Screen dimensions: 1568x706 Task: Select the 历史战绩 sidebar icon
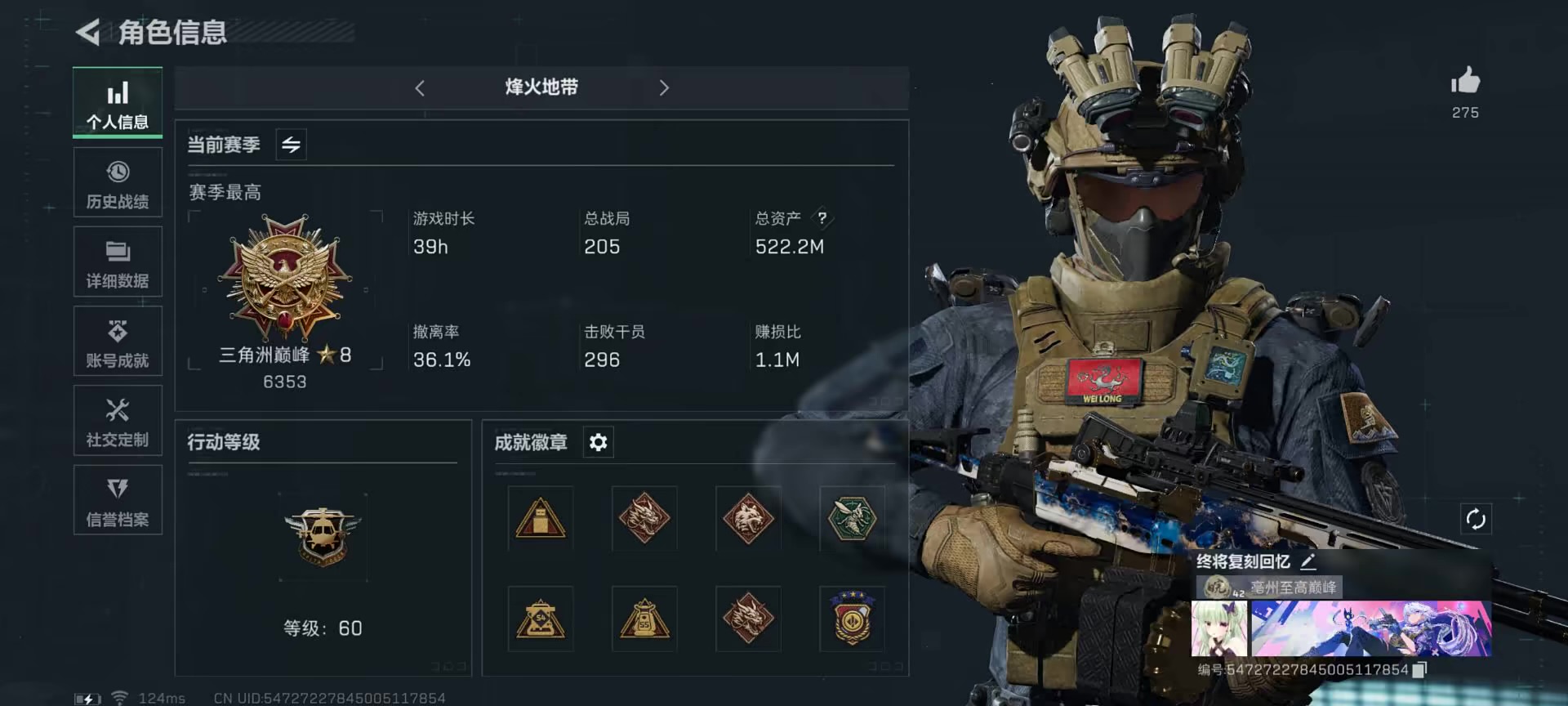click(117, 182)
